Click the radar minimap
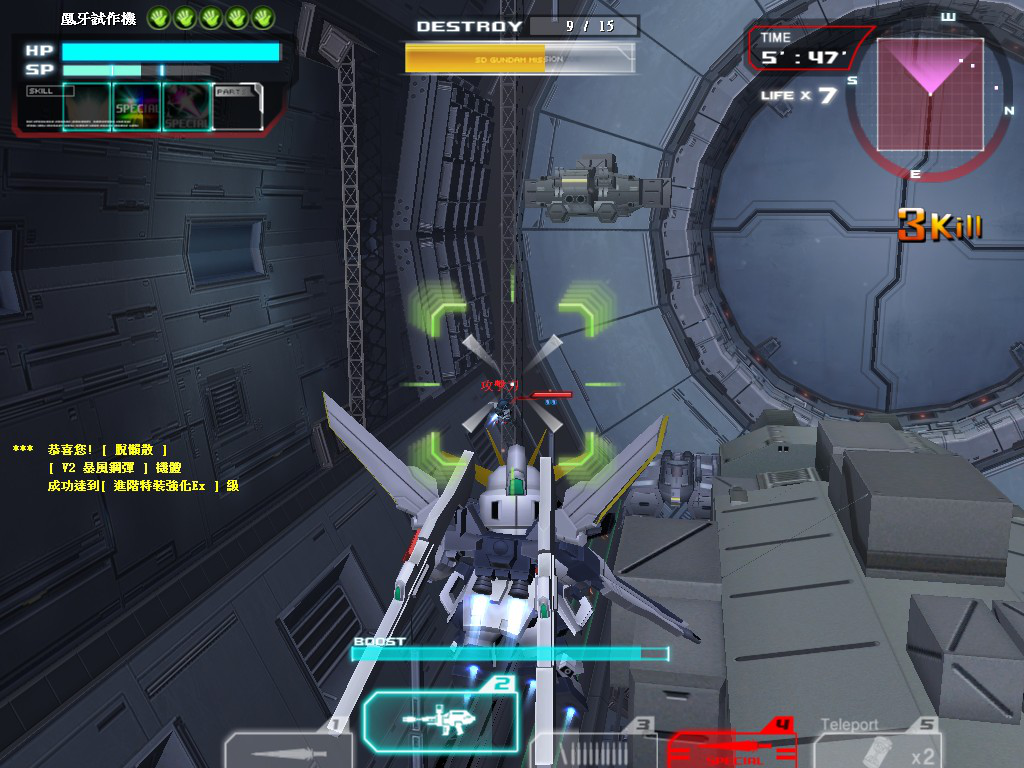The image size is (1024, 768). click(930, 94)
